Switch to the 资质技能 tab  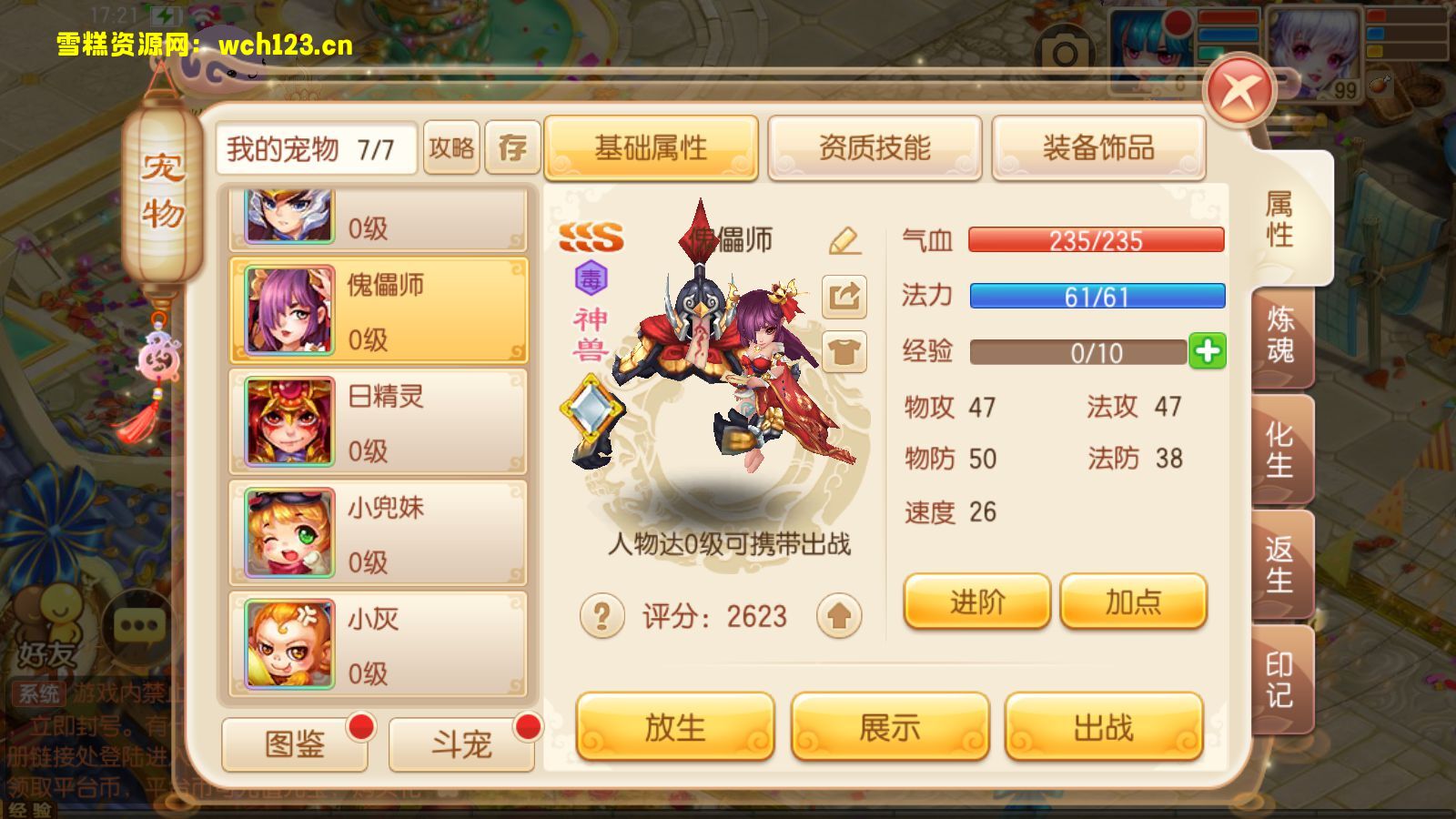875,147
